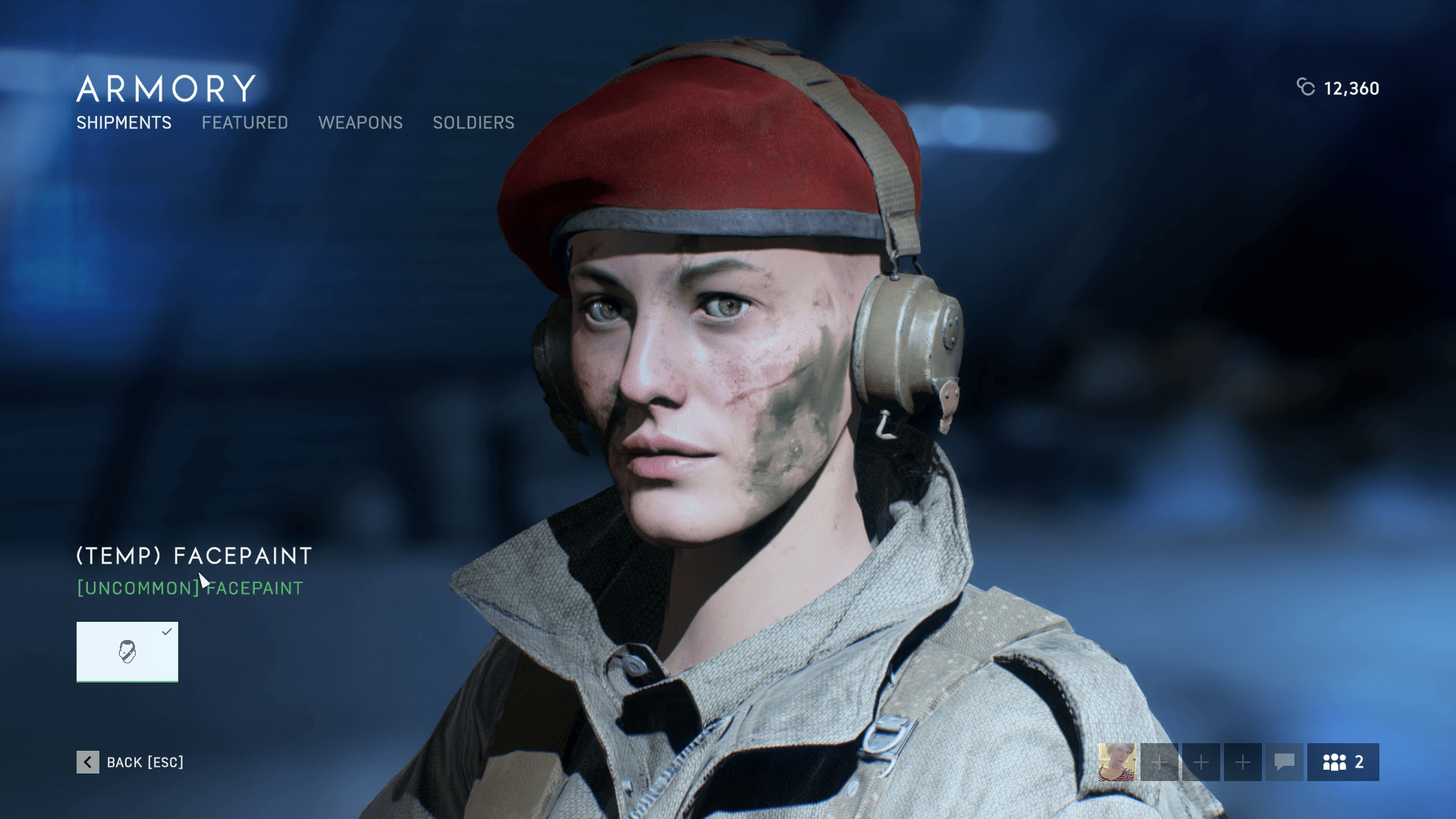Click the back chevron arrow icon
Screen dimensions: 1456x819
[x=89, y=762]
